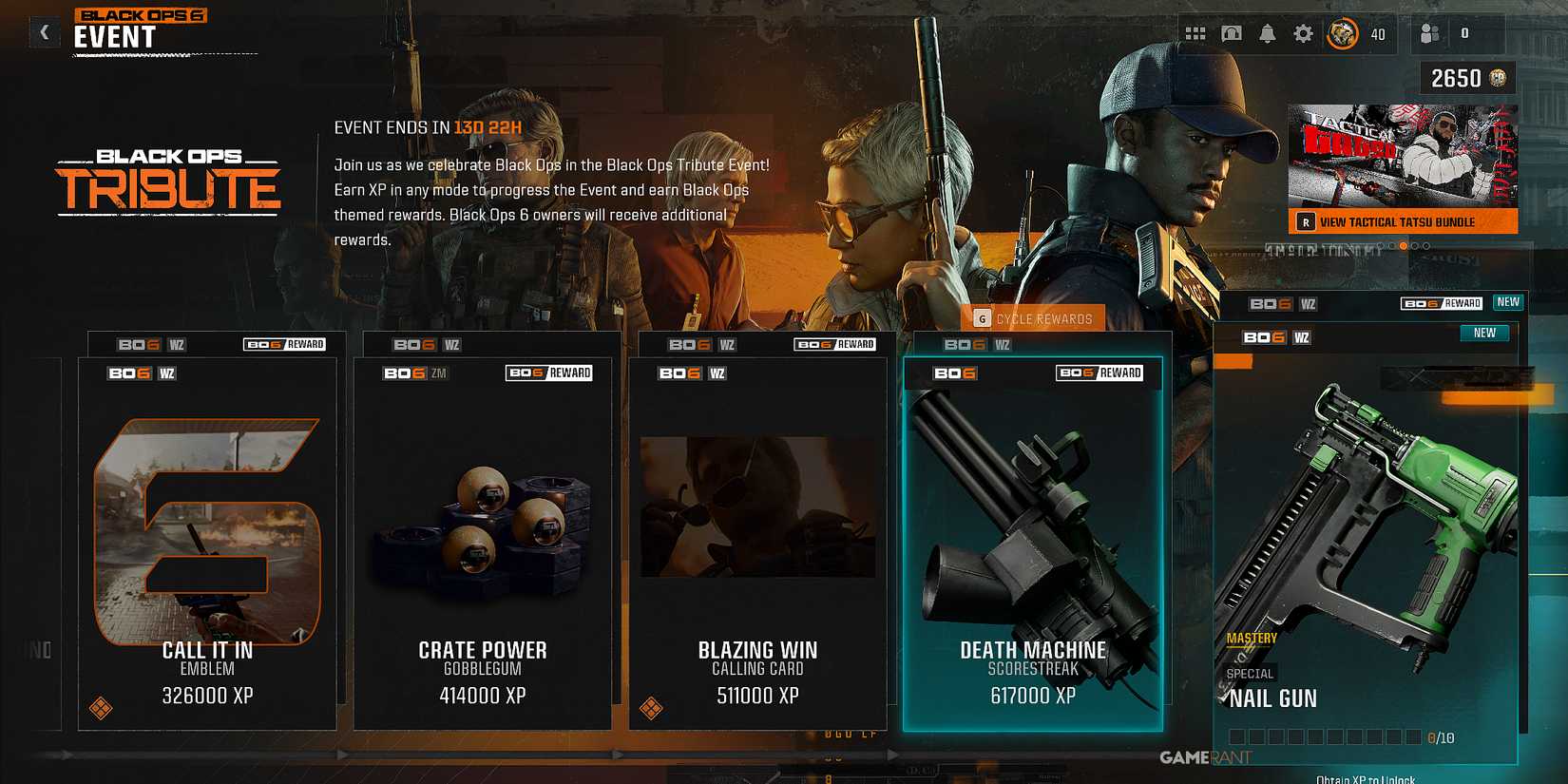Select the Death Machine Scorestreak reward card
The image size is (1568, 784).
[x=1038, y=532]
